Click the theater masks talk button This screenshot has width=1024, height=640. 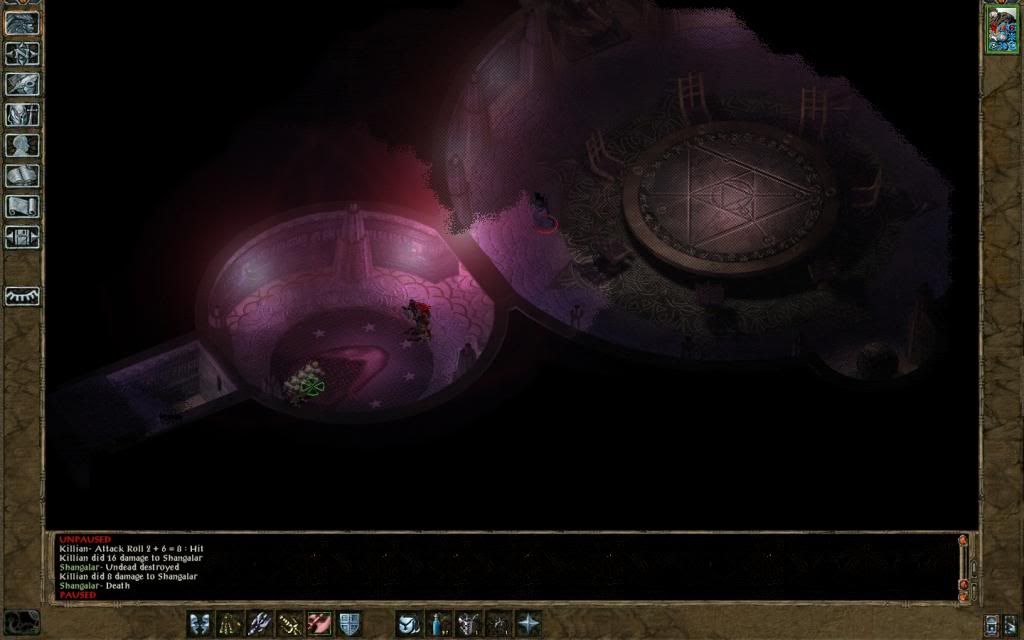click(199, 624)
